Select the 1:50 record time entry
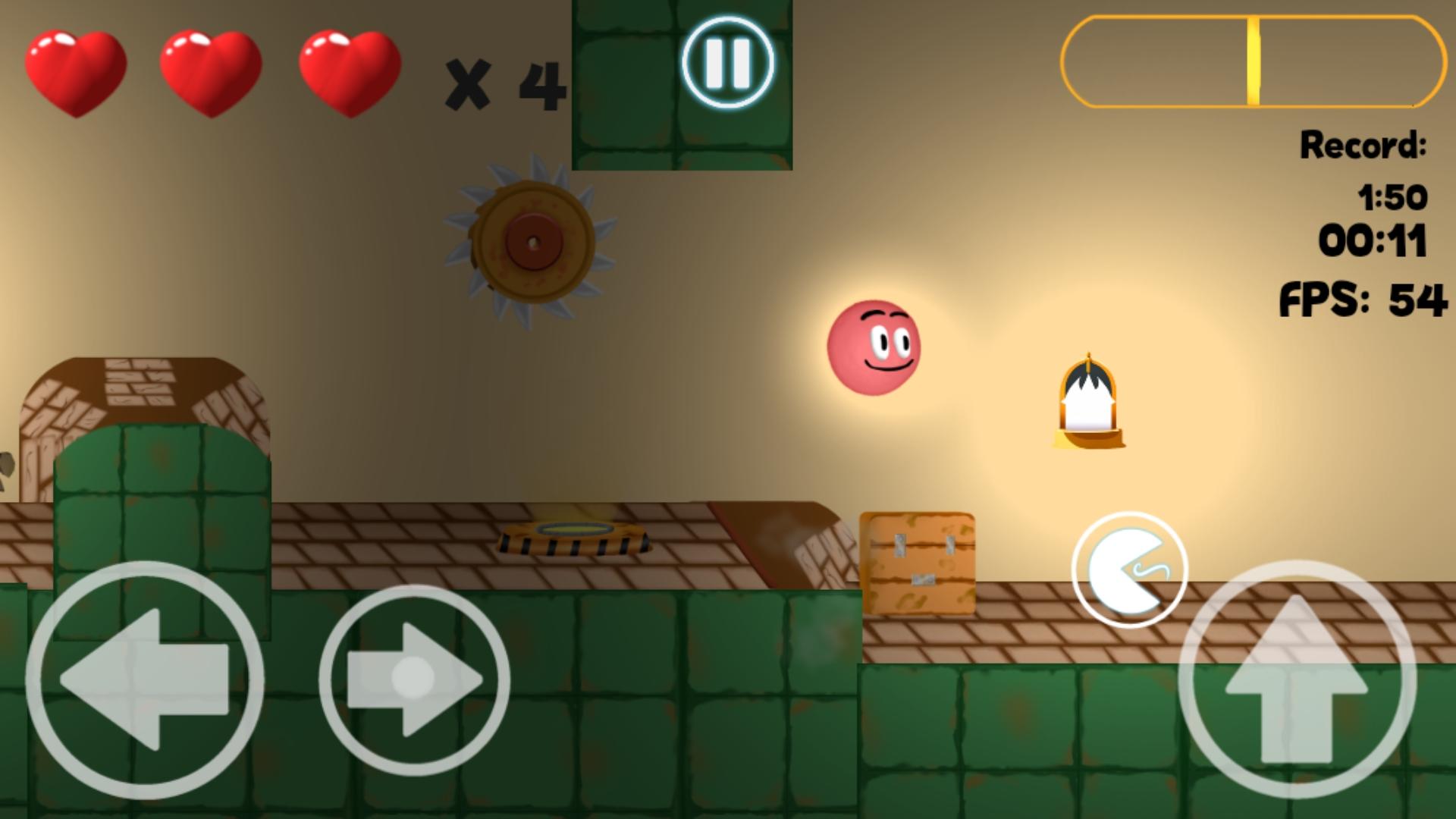Viewport: 1456px width, 819px height. tap(1394, 196)
